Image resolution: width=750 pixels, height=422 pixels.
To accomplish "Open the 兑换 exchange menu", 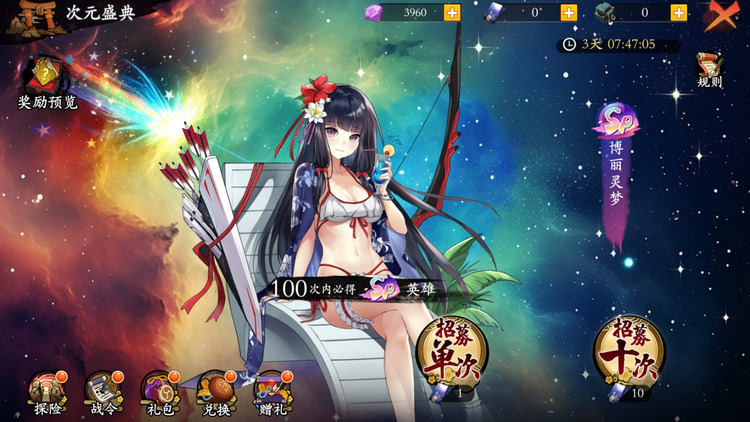I will click(214, 391).
